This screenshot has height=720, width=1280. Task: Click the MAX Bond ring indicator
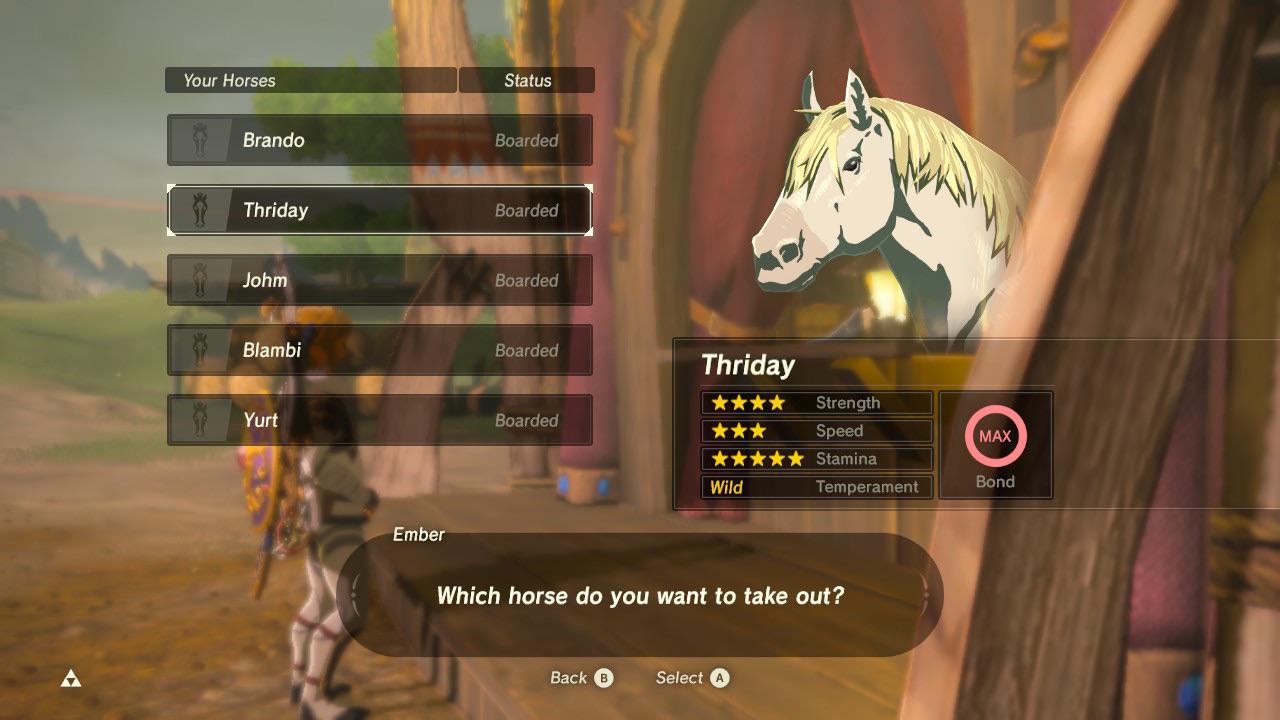click(995, 436)
